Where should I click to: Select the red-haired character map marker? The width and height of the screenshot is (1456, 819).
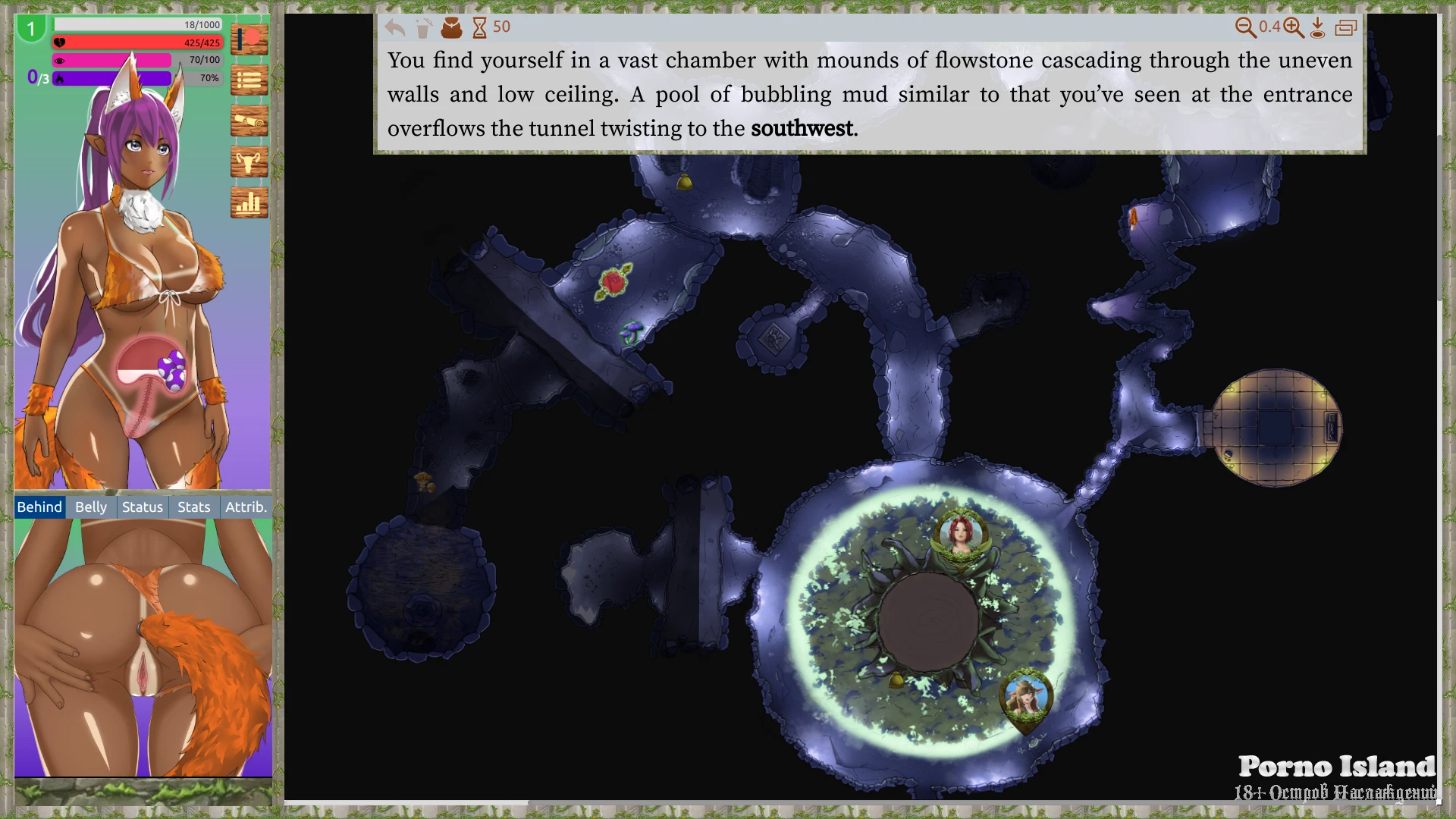click(x=961, y=533)
